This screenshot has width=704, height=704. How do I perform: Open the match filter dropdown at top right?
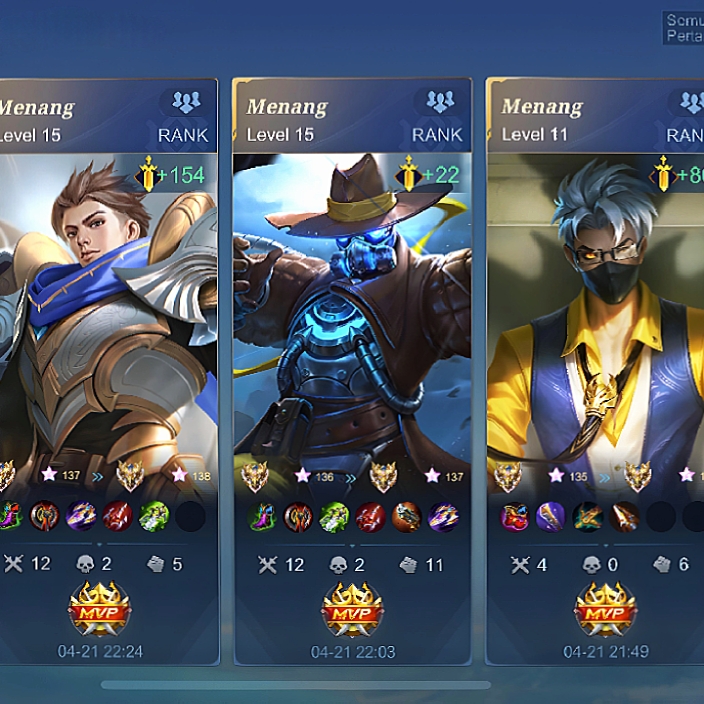tap(684, 28)
